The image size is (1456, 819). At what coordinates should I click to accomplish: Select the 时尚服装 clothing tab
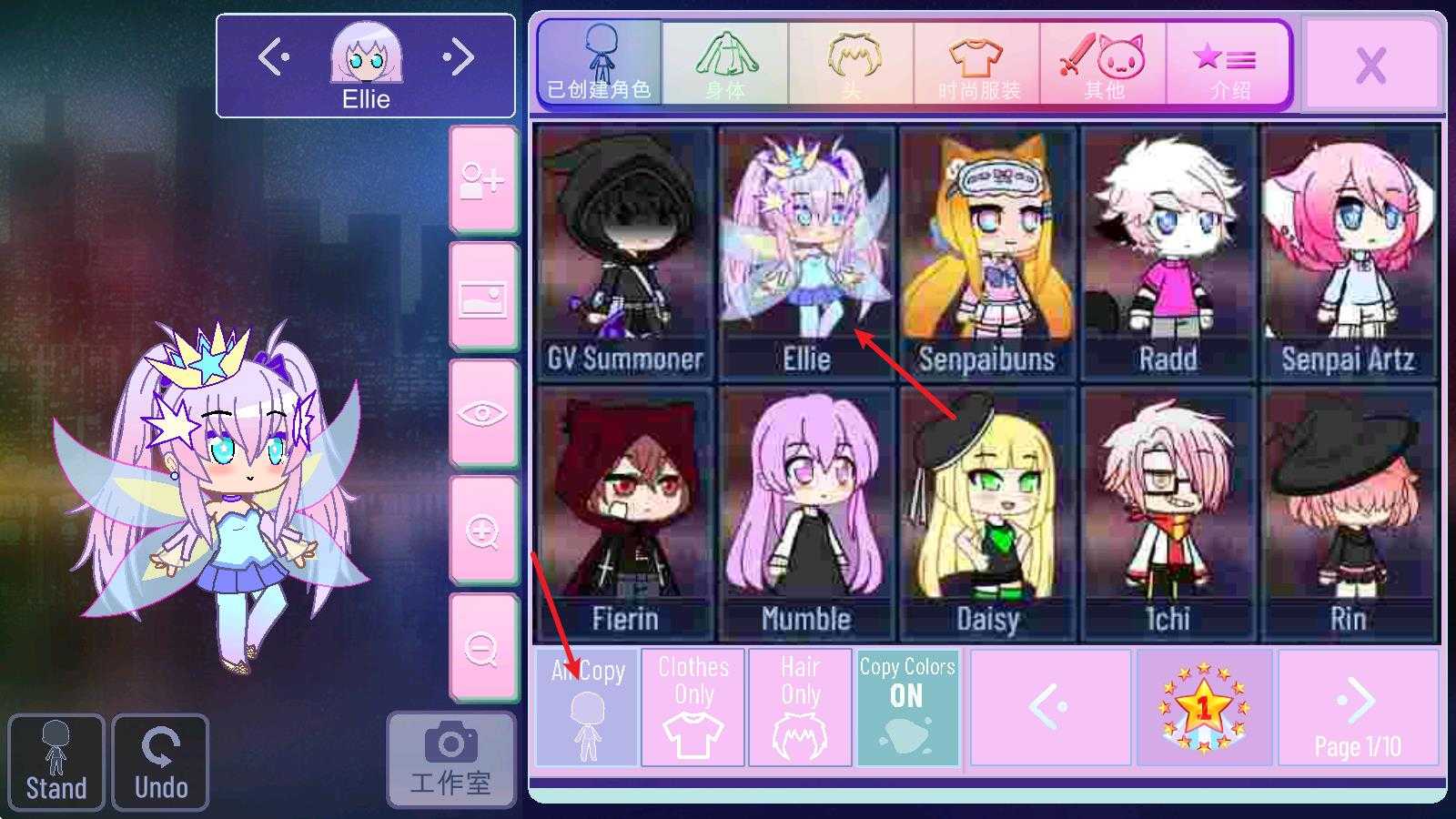(977, 64)
